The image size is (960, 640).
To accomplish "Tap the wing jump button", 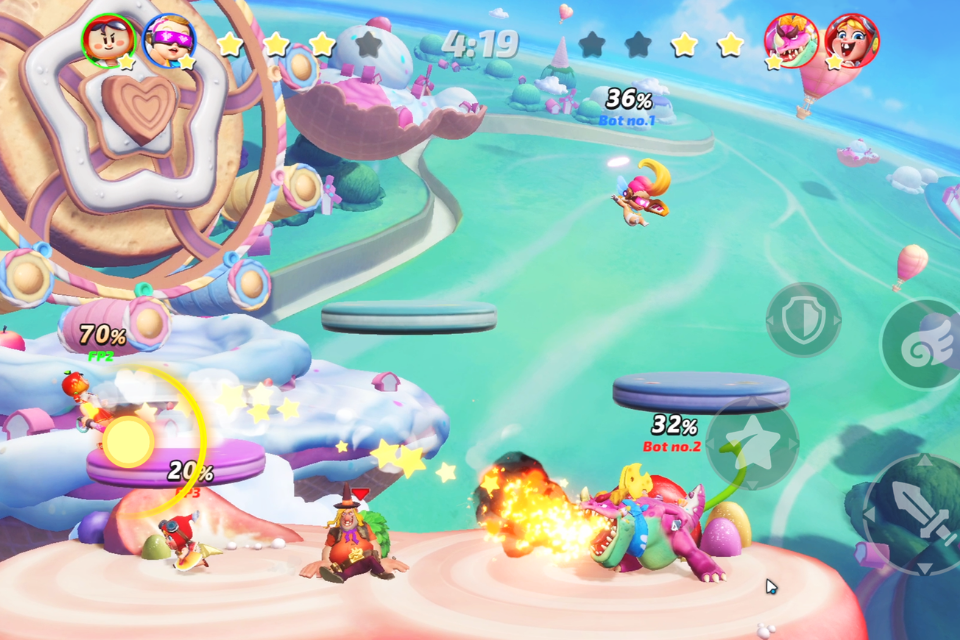I will pyautogui.click(x=922, y=345).
